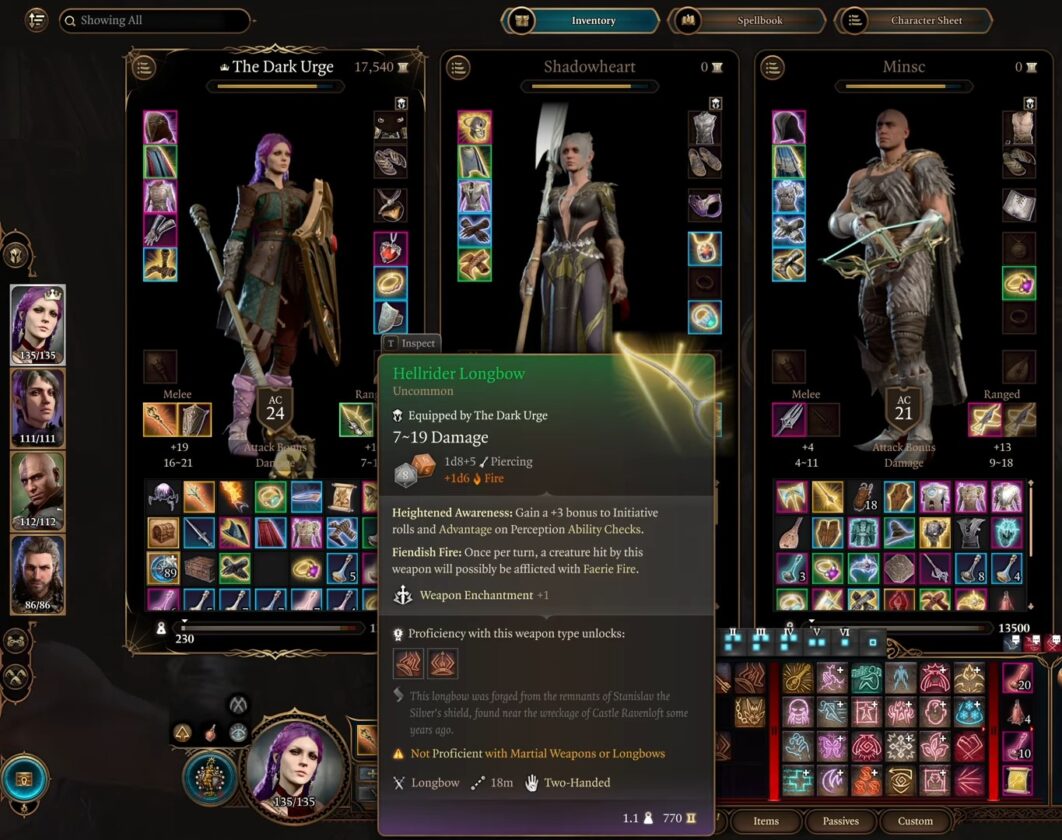The image size is (1062, 840).
Task: Select Minsc's gold ring slot
Action: click(x=1019, y=283)
